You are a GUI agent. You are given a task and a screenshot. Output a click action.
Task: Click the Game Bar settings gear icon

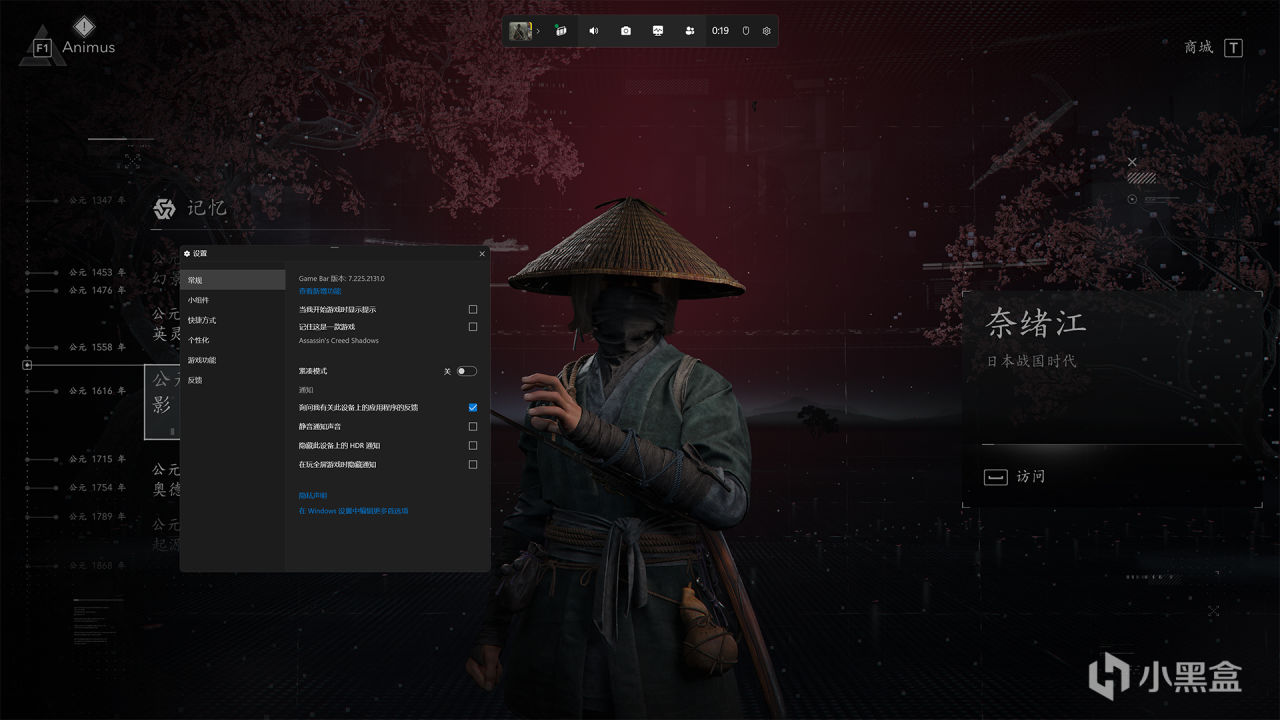765,31
